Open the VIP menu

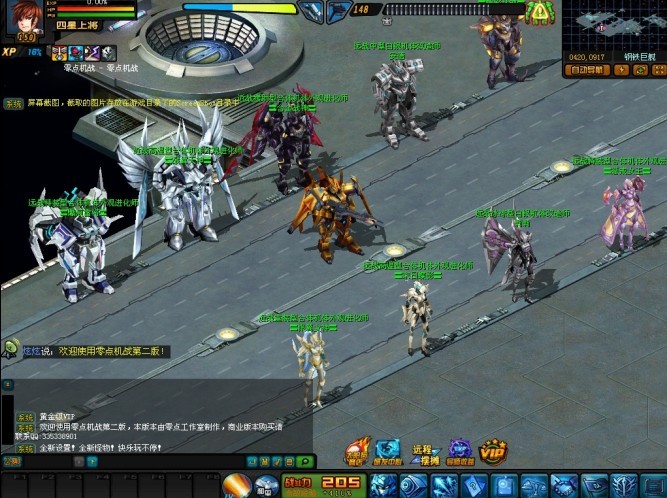[x=492, y=451]
